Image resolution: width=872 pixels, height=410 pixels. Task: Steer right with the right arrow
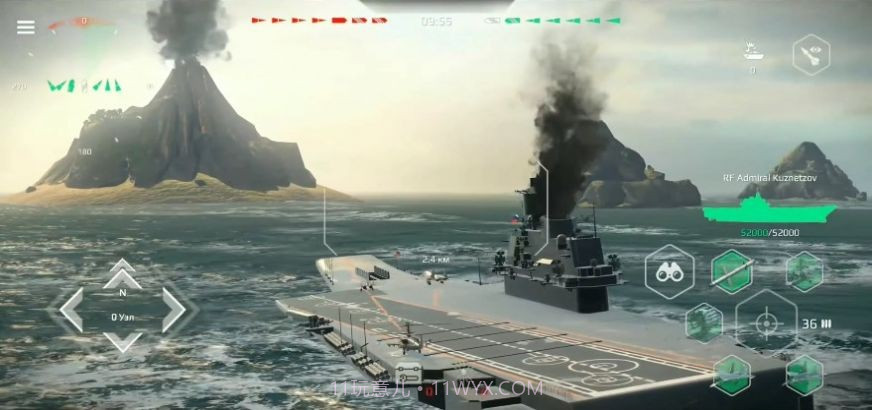[174, 309]
